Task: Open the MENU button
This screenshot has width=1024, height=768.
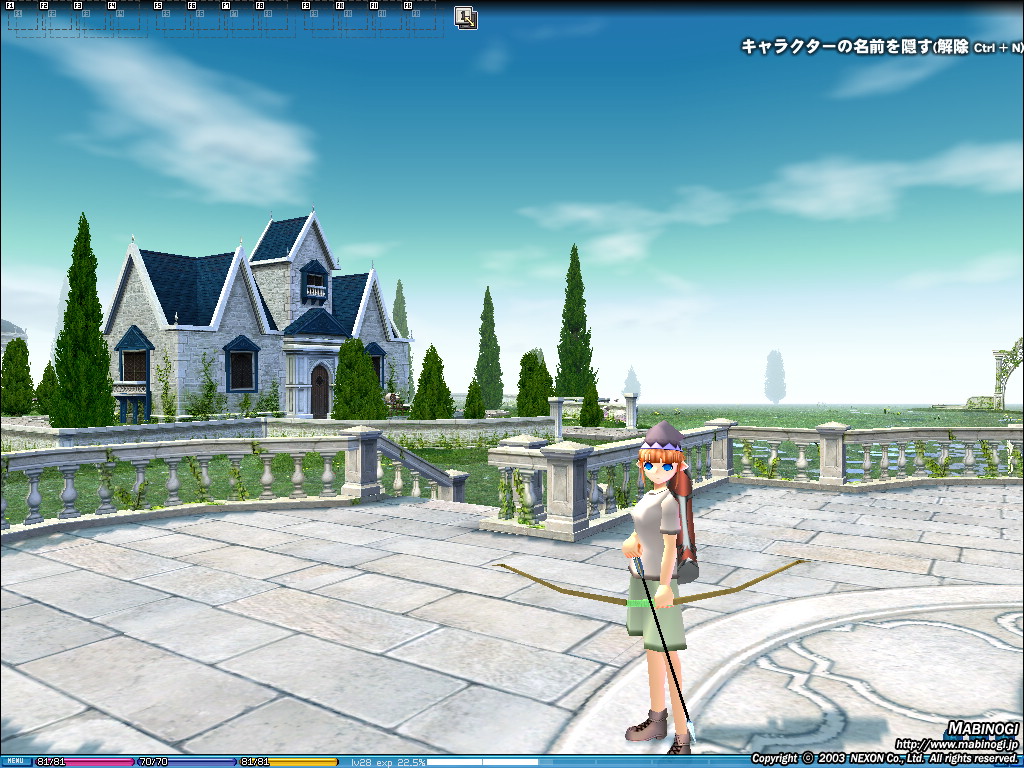Action: click(16, 761)
